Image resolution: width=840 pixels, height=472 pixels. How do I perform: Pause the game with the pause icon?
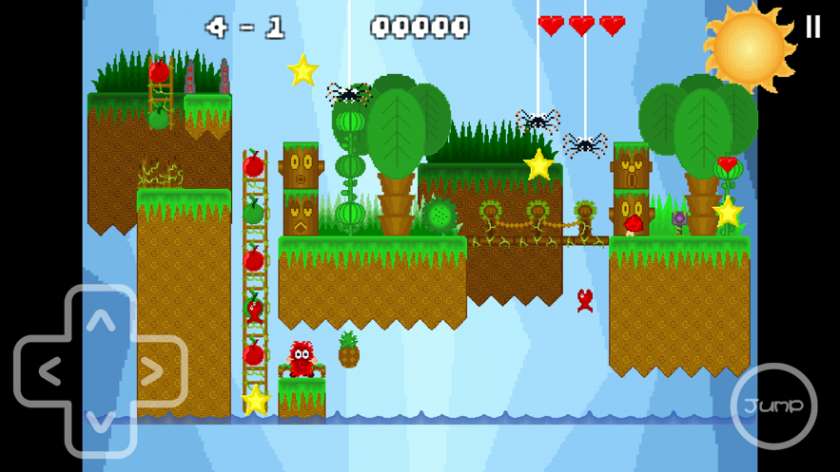click(x=813, y=27)
